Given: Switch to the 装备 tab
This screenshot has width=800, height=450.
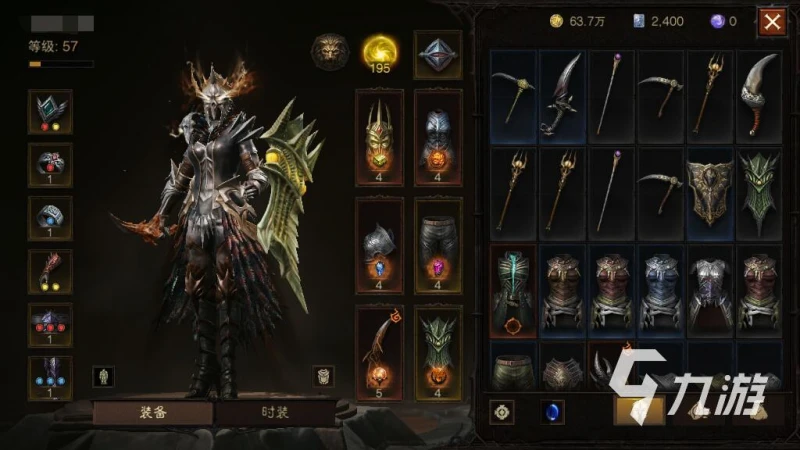Looking at the screenshot, I should (x=152, y=412).
